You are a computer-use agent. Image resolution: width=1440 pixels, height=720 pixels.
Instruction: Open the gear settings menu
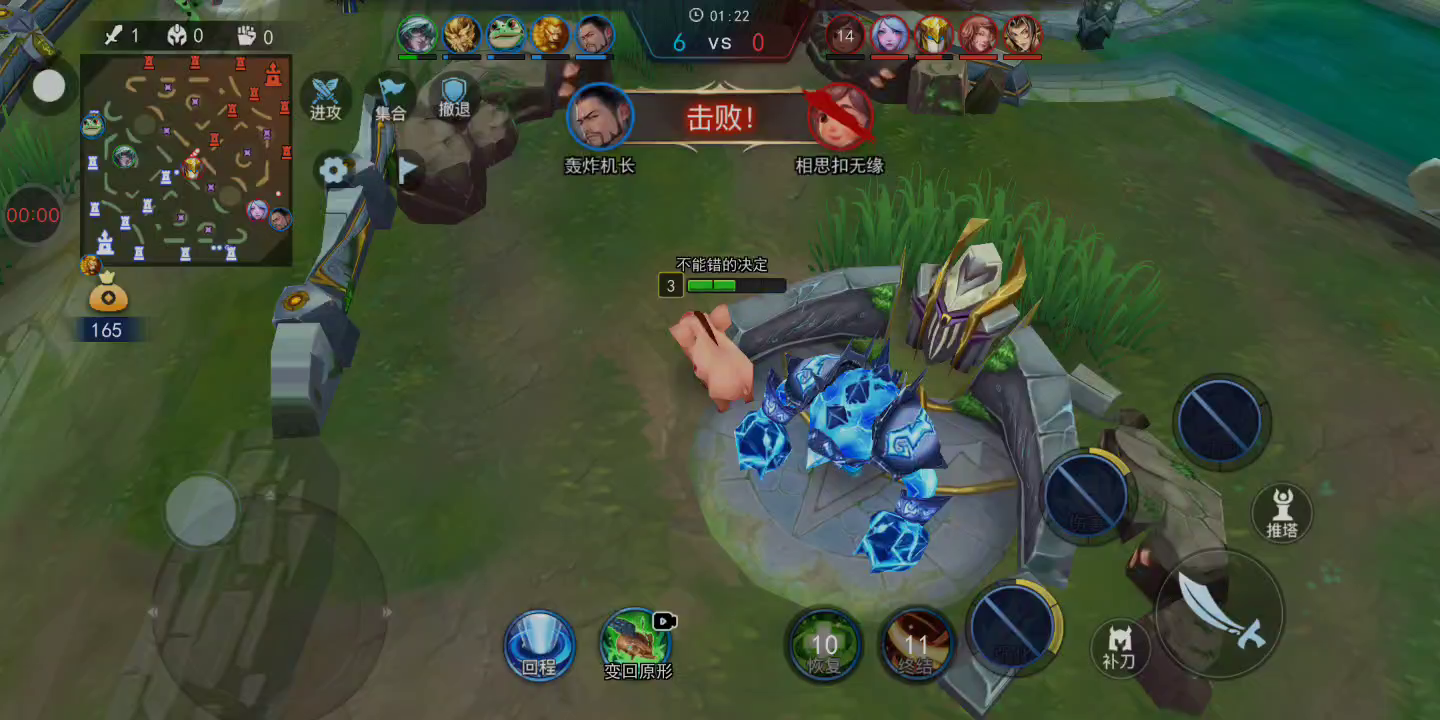333,171
